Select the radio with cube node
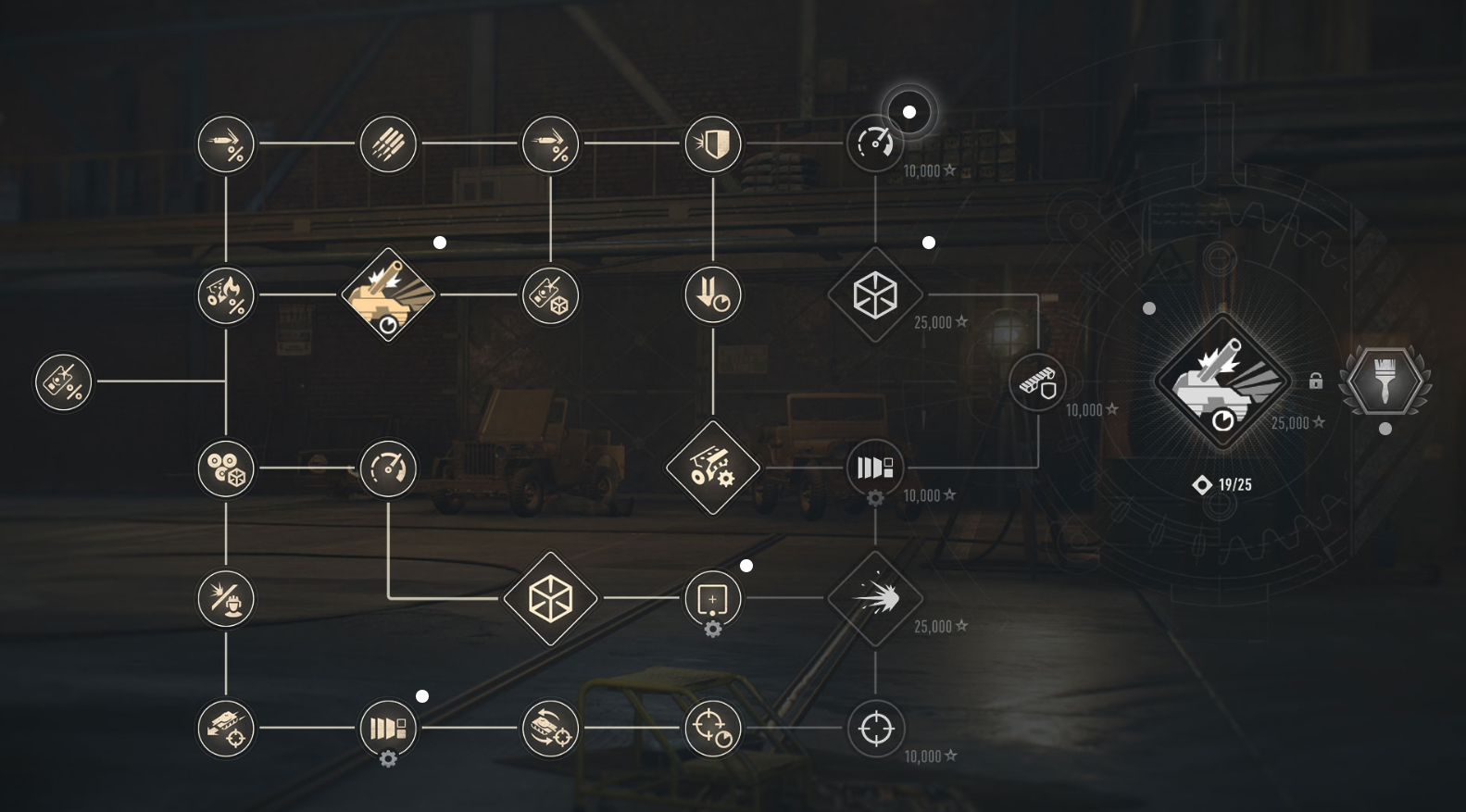 click(x=551, y=296)
